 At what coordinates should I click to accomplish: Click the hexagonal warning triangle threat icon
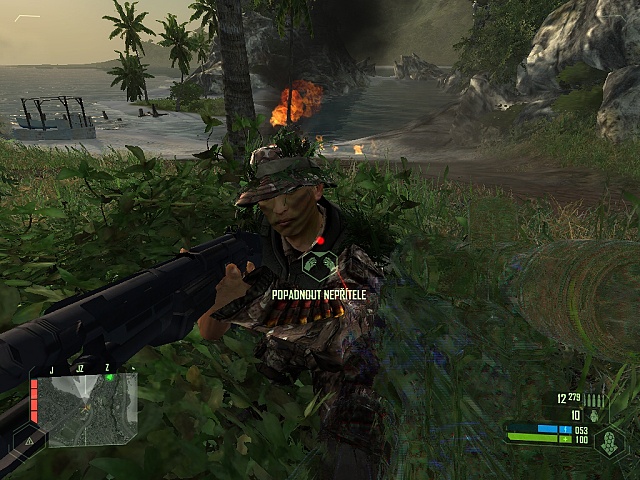pos(29,438)
